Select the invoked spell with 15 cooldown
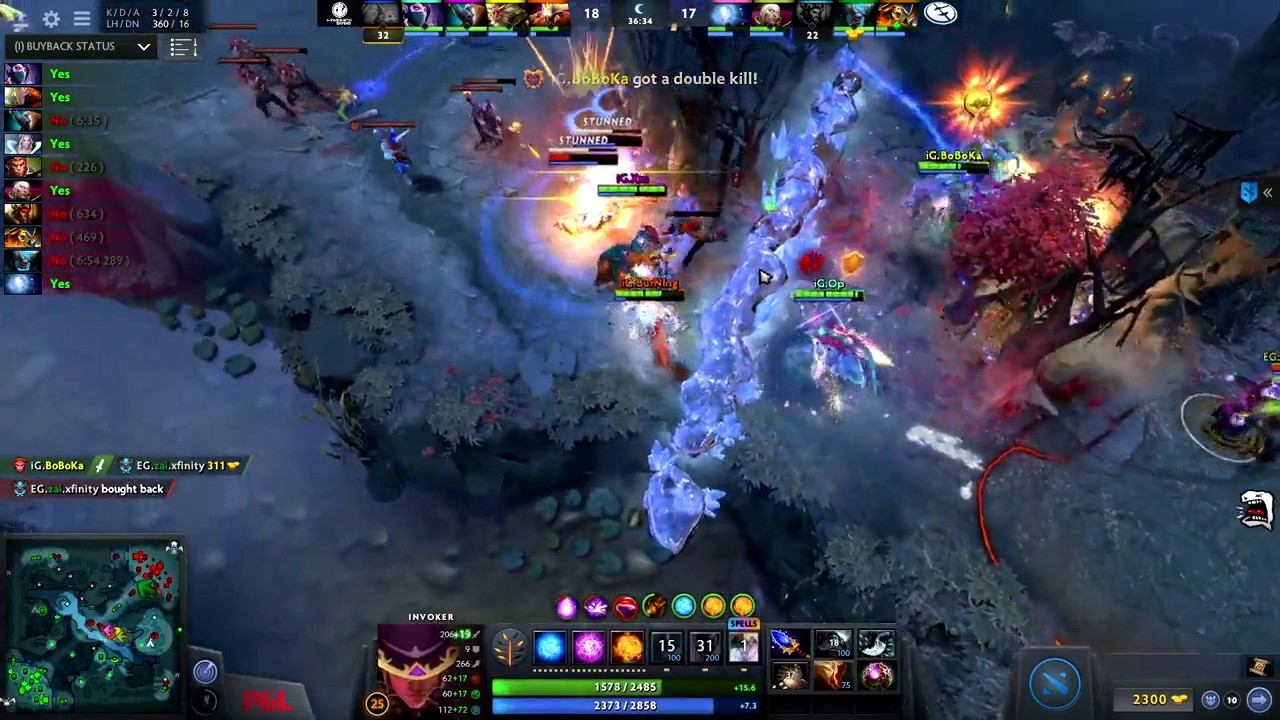The height and width of the screenshot is (720, 1280). (666, 648)
